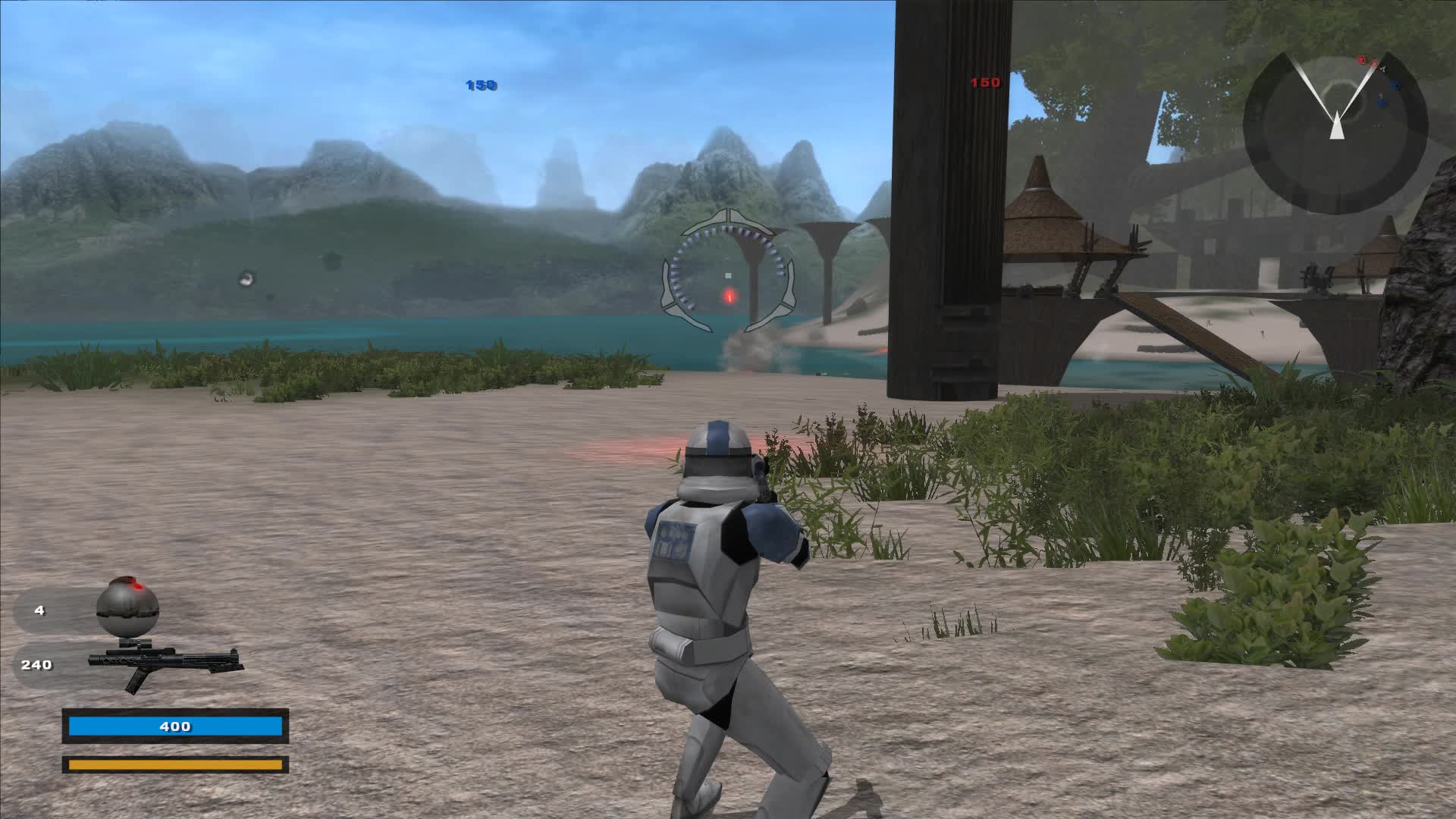The image size is (1456, 819).
Task: Click the yellow stamina bar
Action: (x=176, y=766)
